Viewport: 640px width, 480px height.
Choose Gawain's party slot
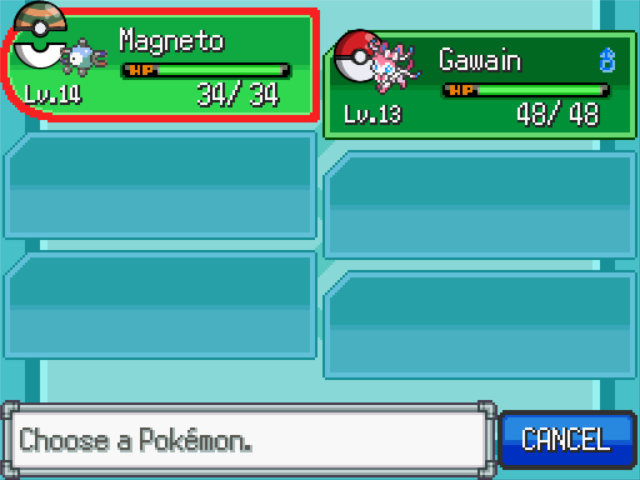(480, 86)
